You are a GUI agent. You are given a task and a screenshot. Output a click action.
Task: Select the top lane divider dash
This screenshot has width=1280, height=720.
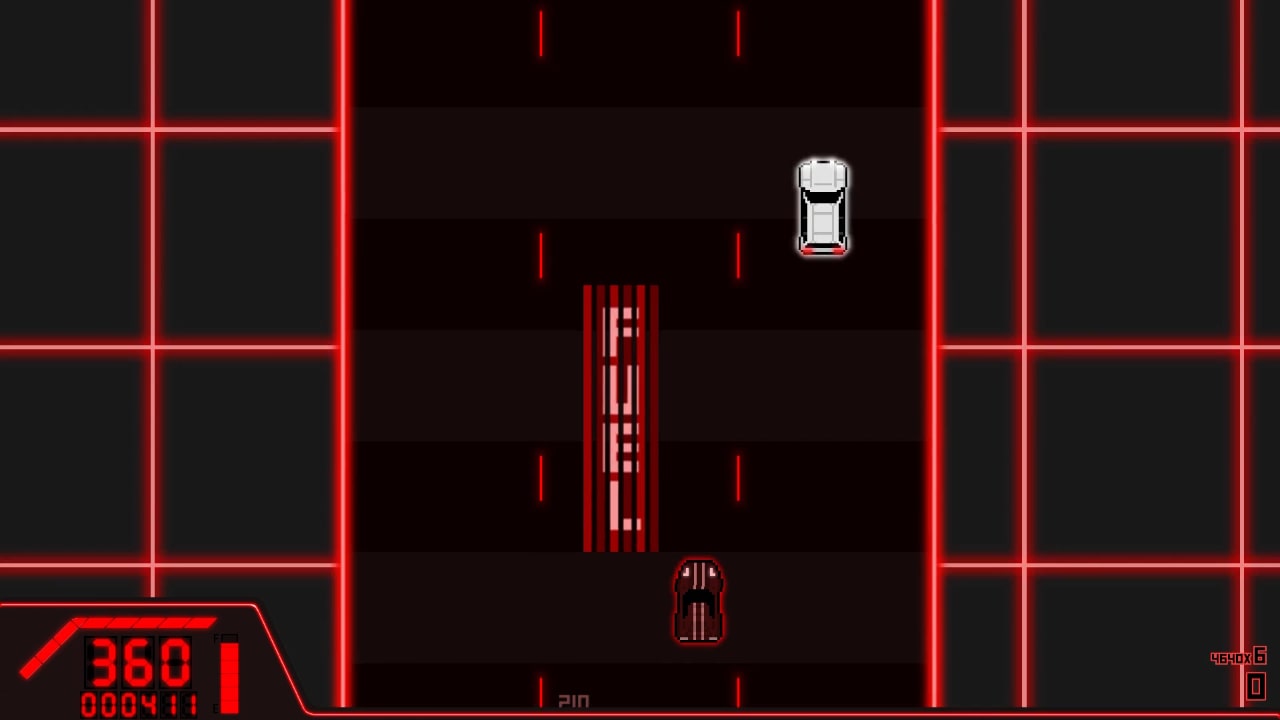coord(540,33)
